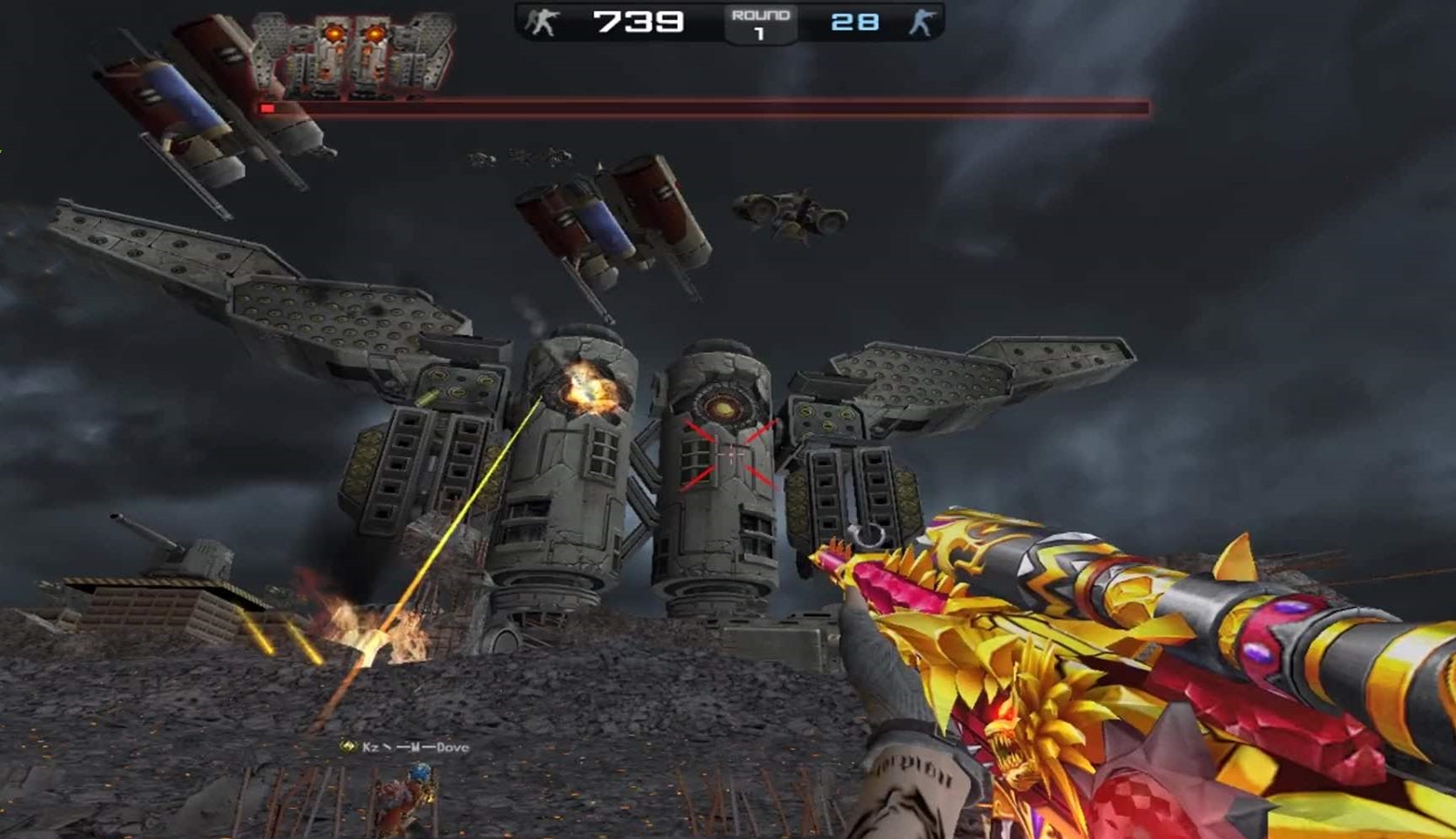Click the Round 1 indicator
Viewport: 1456px width, 839px height.
[760, 24]
